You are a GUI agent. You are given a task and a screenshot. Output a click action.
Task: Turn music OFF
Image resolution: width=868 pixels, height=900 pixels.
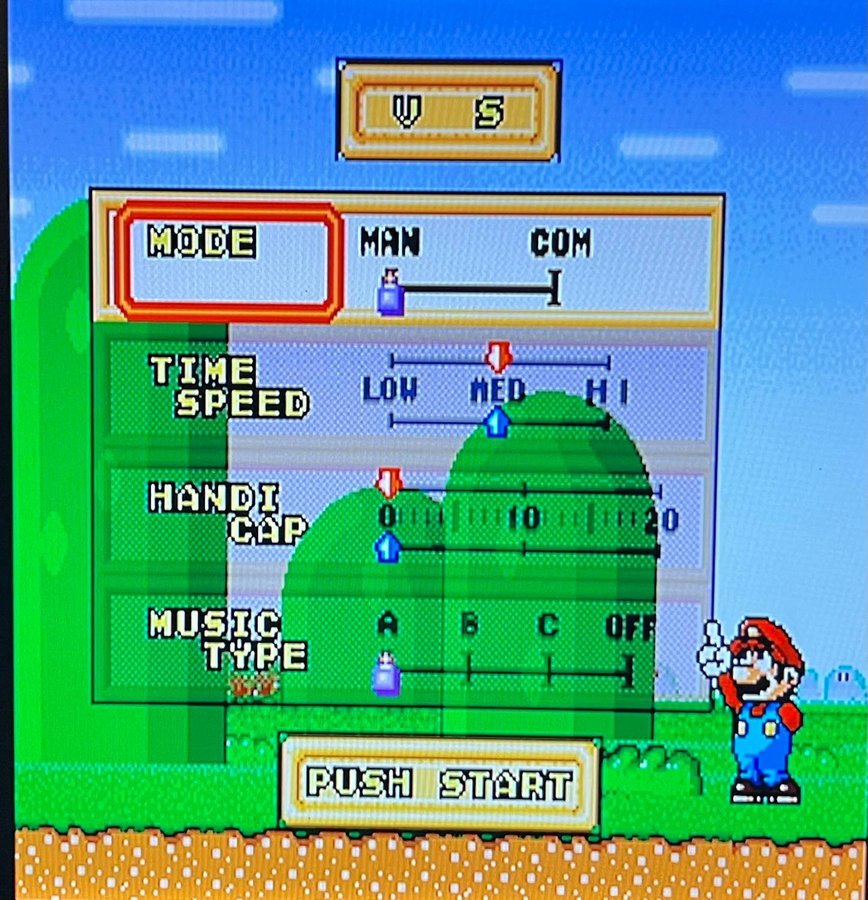pos(630,627)
